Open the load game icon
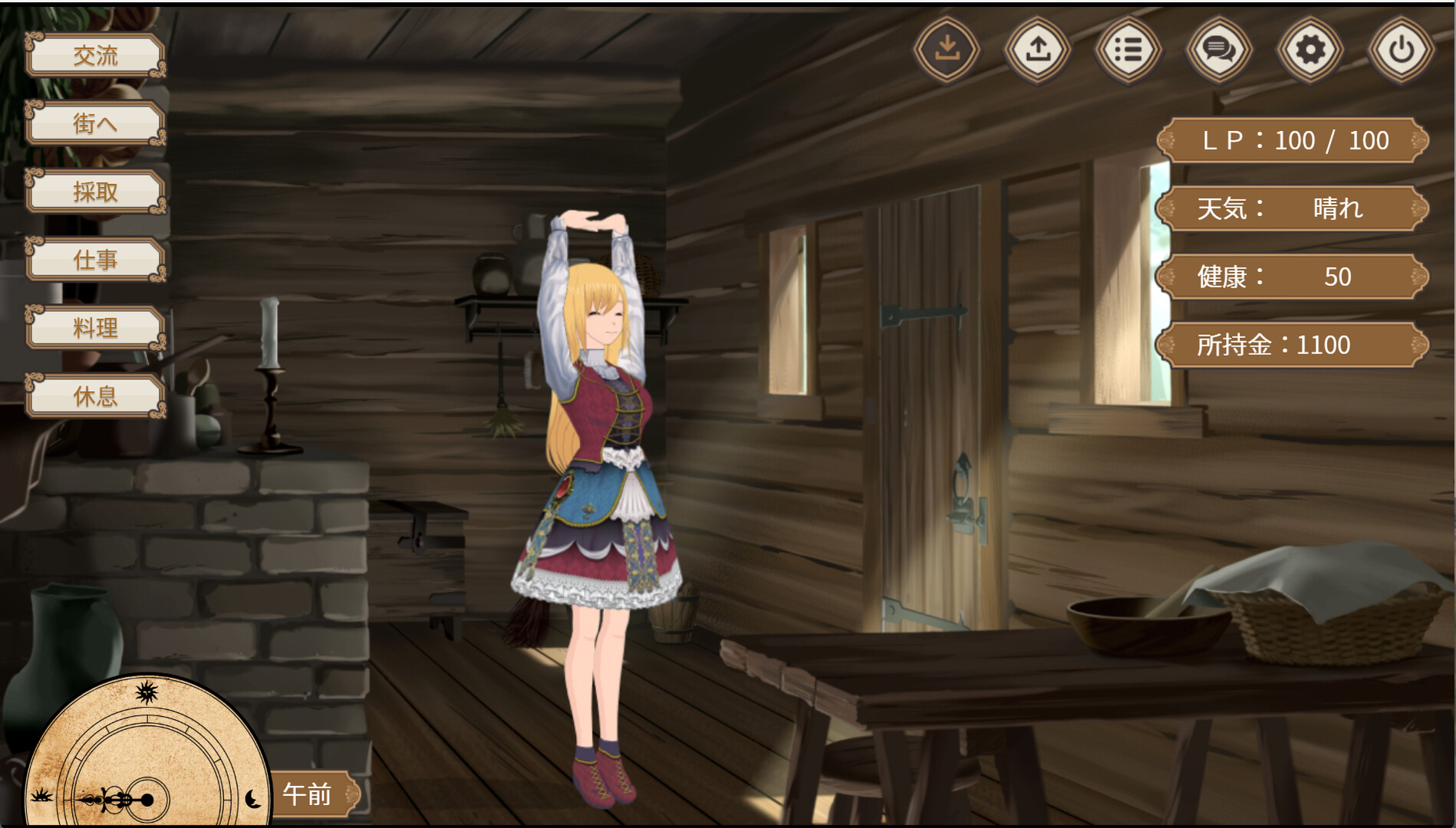This screenshot has height=828, width=1456. [x=1037, y=49]
